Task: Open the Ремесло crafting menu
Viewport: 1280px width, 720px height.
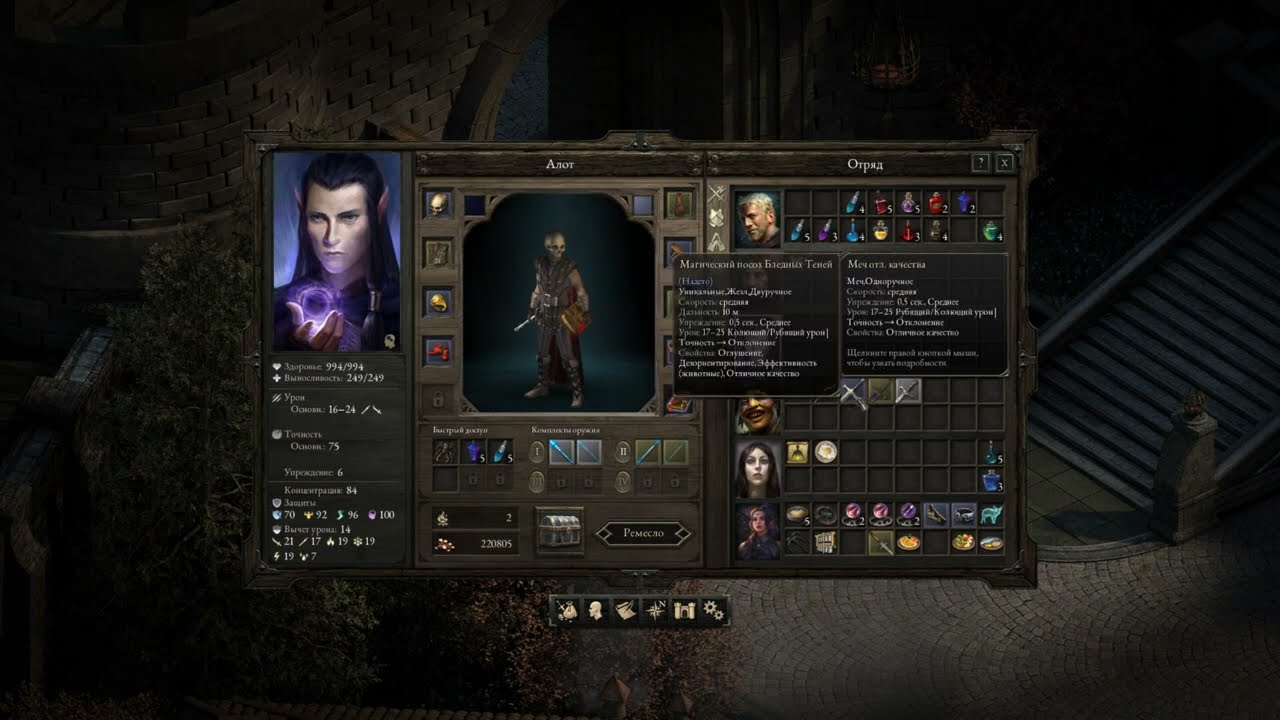Action: point(643,533)
